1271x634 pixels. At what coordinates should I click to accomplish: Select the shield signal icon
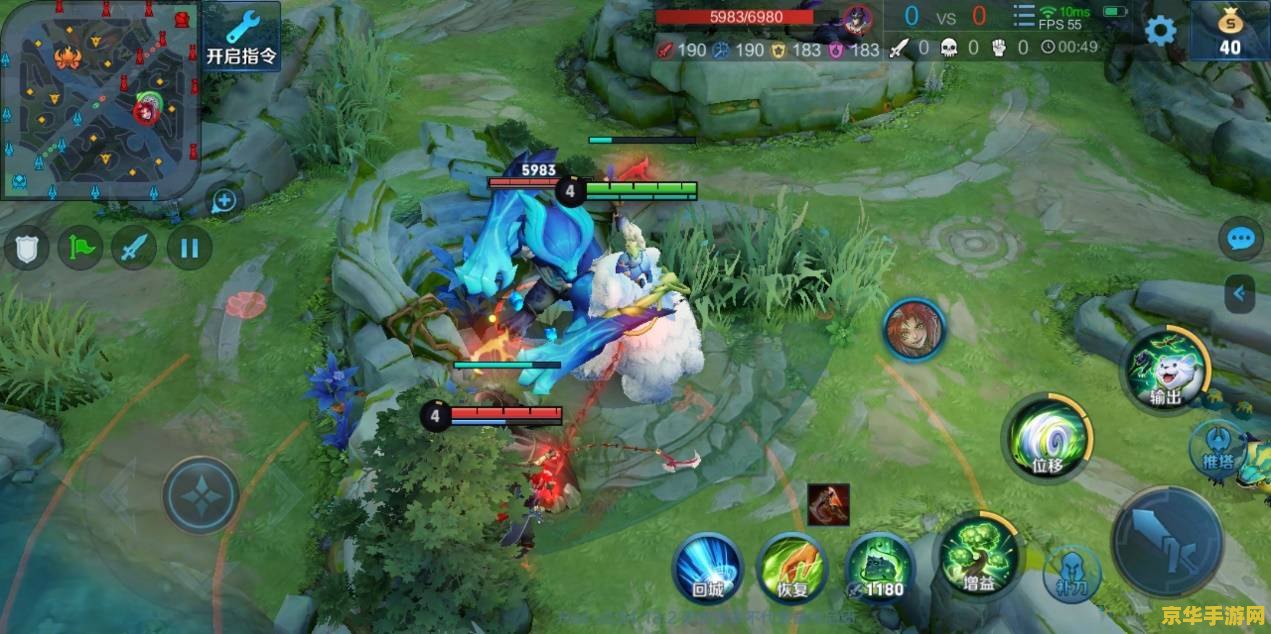point(27,248)
